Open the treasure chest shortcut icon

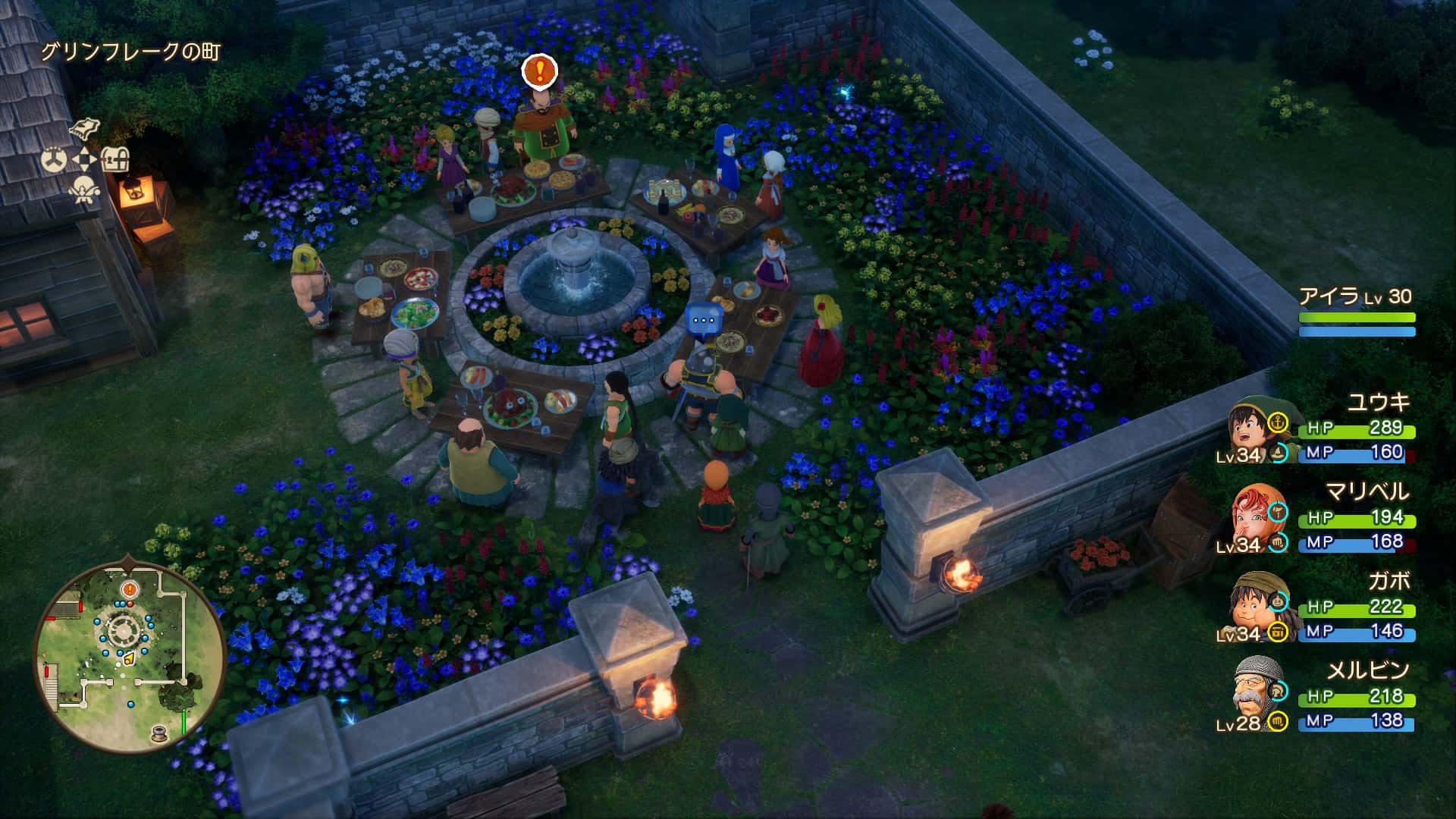(115, 159)
